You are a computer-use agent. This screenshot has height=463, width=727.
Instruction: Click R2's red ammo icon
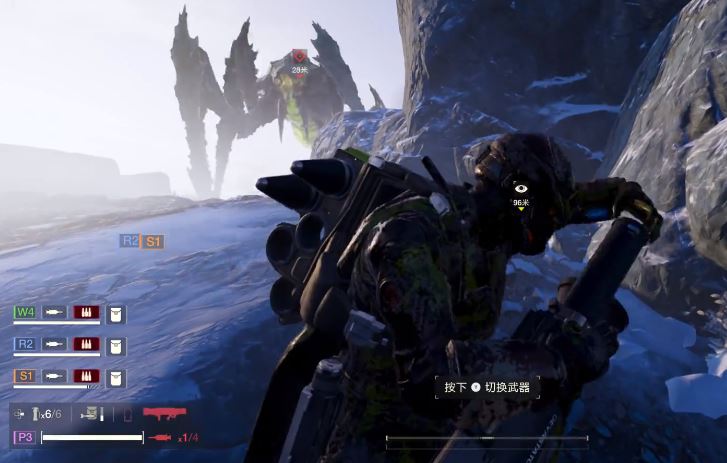tap(87, 345)
